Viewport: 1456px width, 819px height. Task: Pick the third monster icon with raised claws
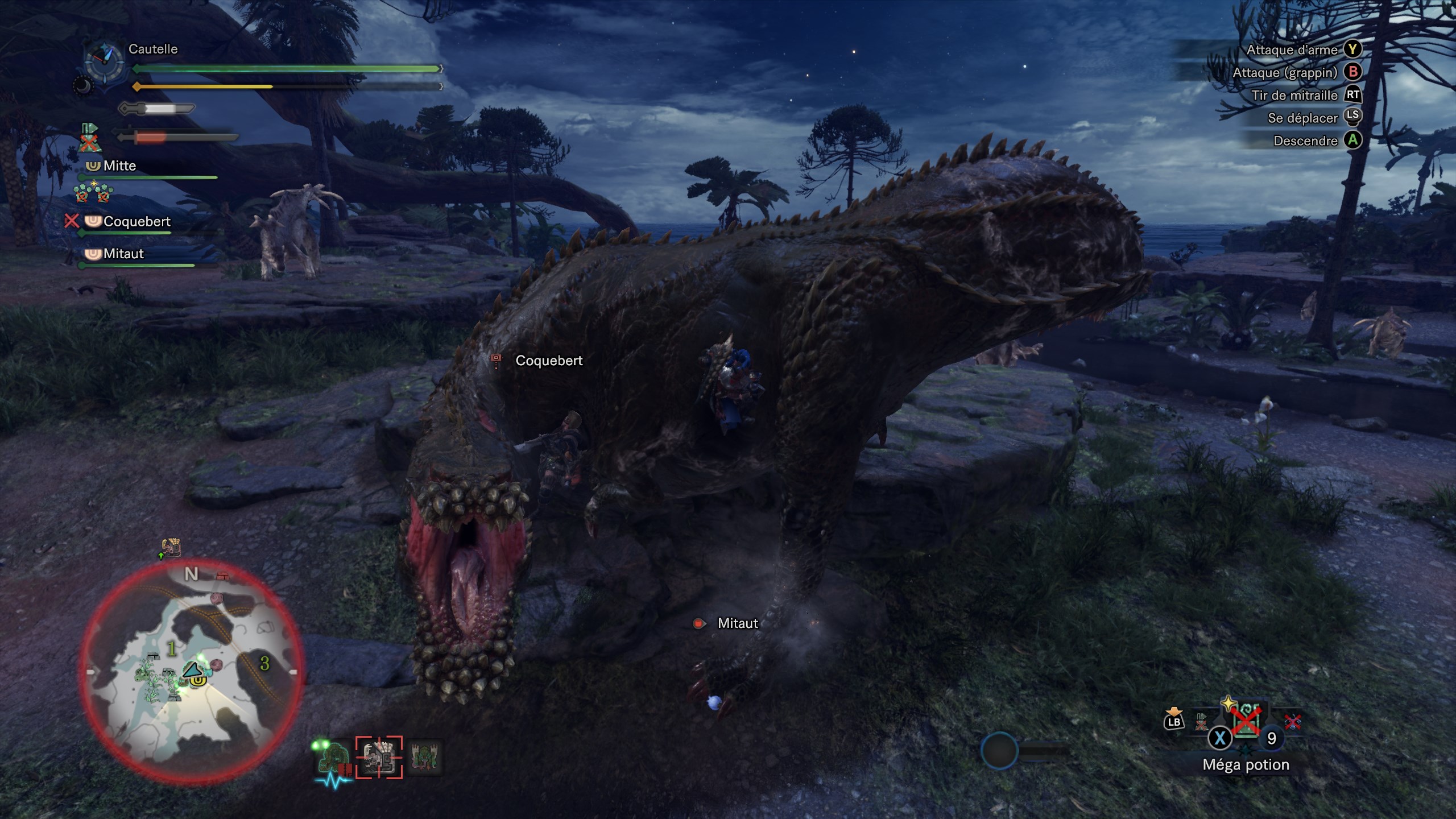(x=425, y=757)
